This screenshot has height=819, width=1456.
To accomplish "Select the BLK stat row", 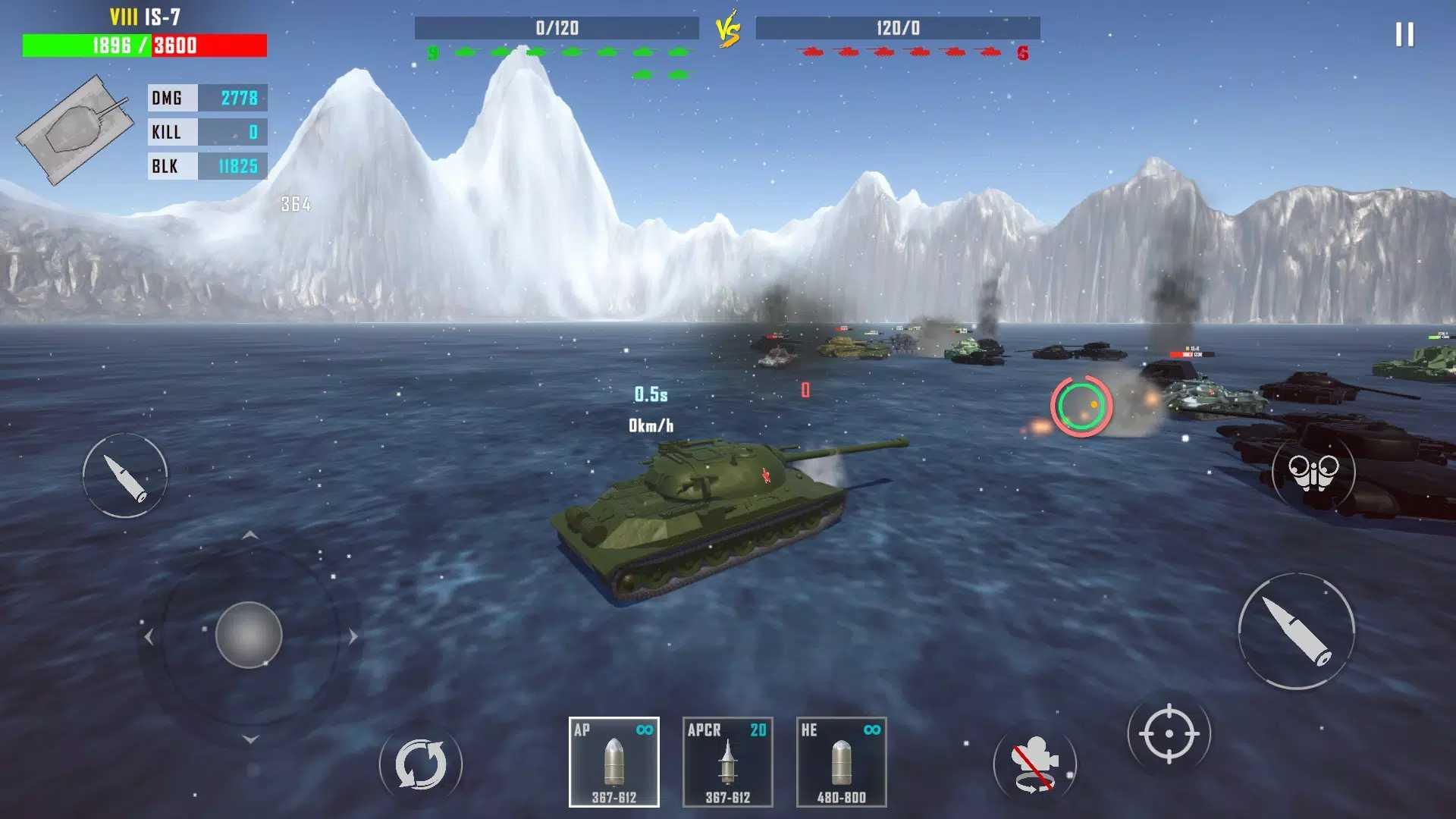I will (x=207, y=165).
